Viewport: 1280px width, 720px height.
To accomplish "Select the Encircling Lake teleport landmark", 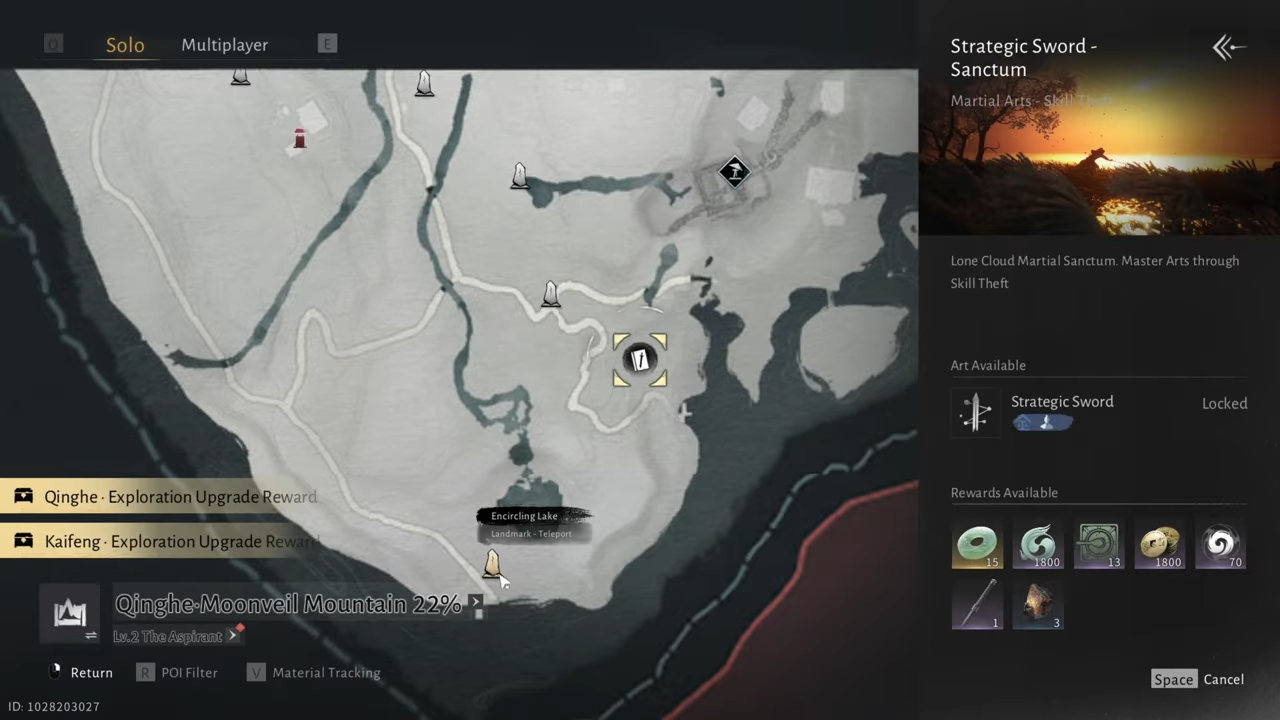I will tap(492, 565).
